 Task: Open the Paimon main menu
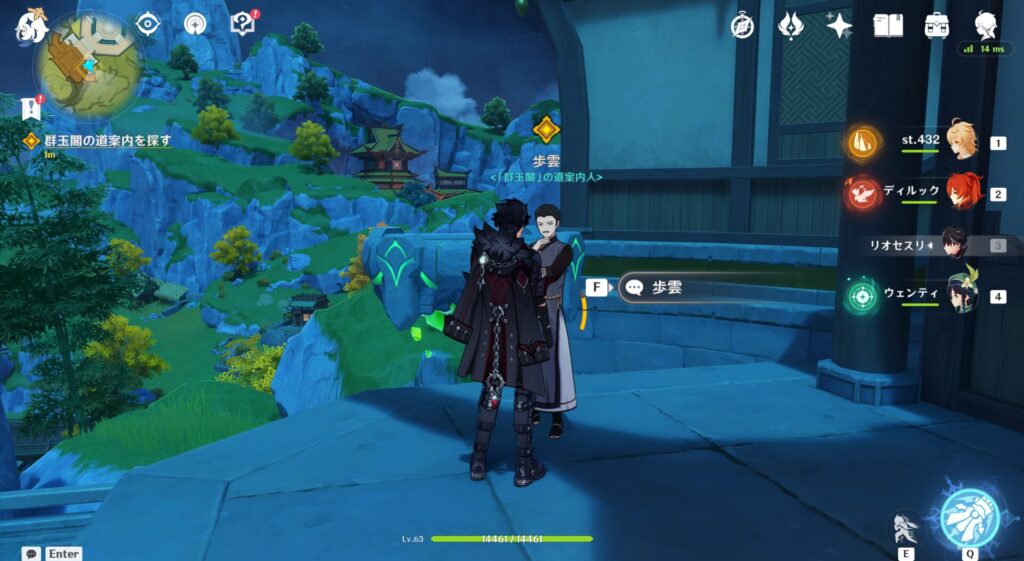point(30,28)
